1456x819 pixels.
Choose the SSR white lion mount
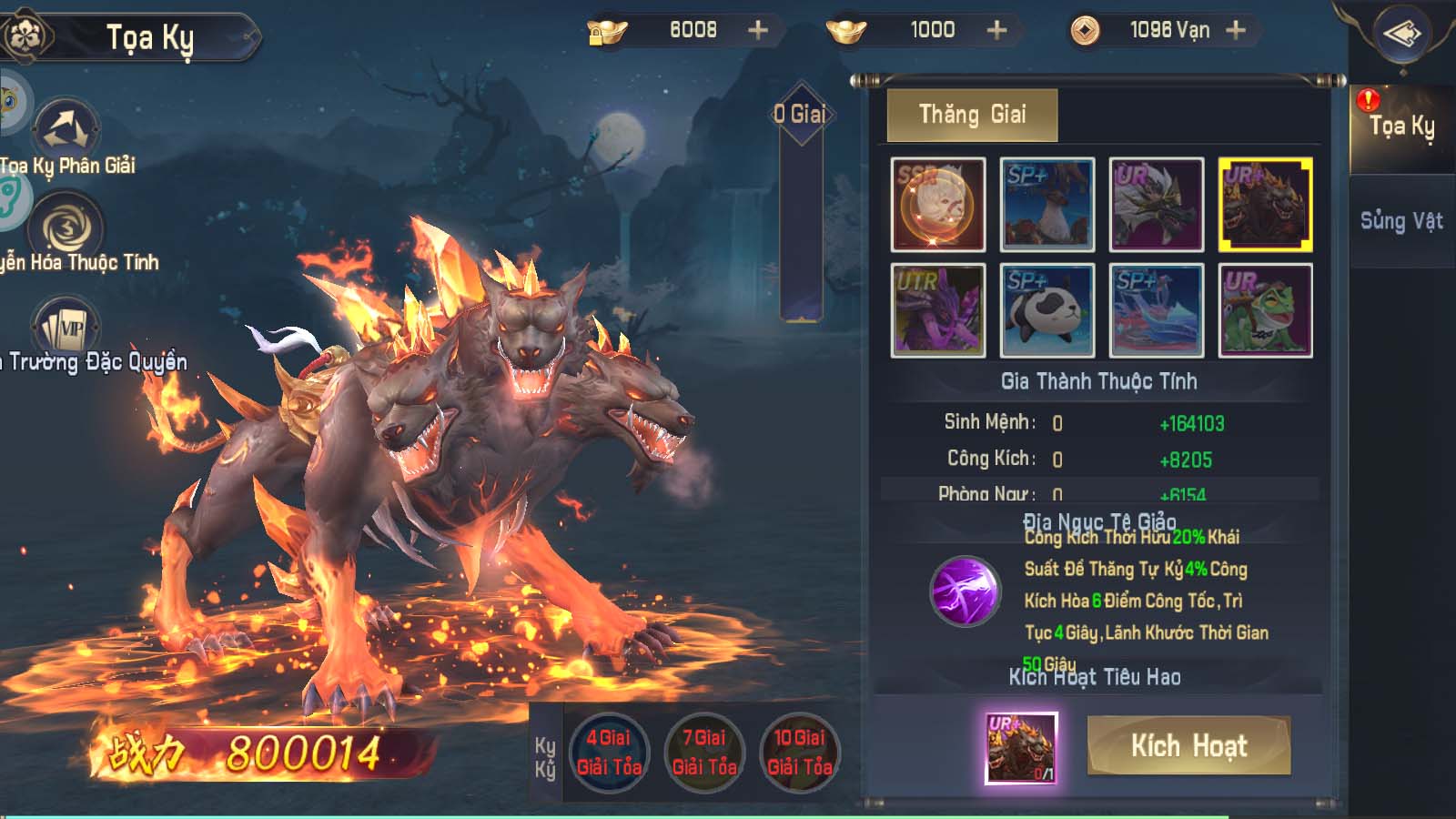coord(938,205)
